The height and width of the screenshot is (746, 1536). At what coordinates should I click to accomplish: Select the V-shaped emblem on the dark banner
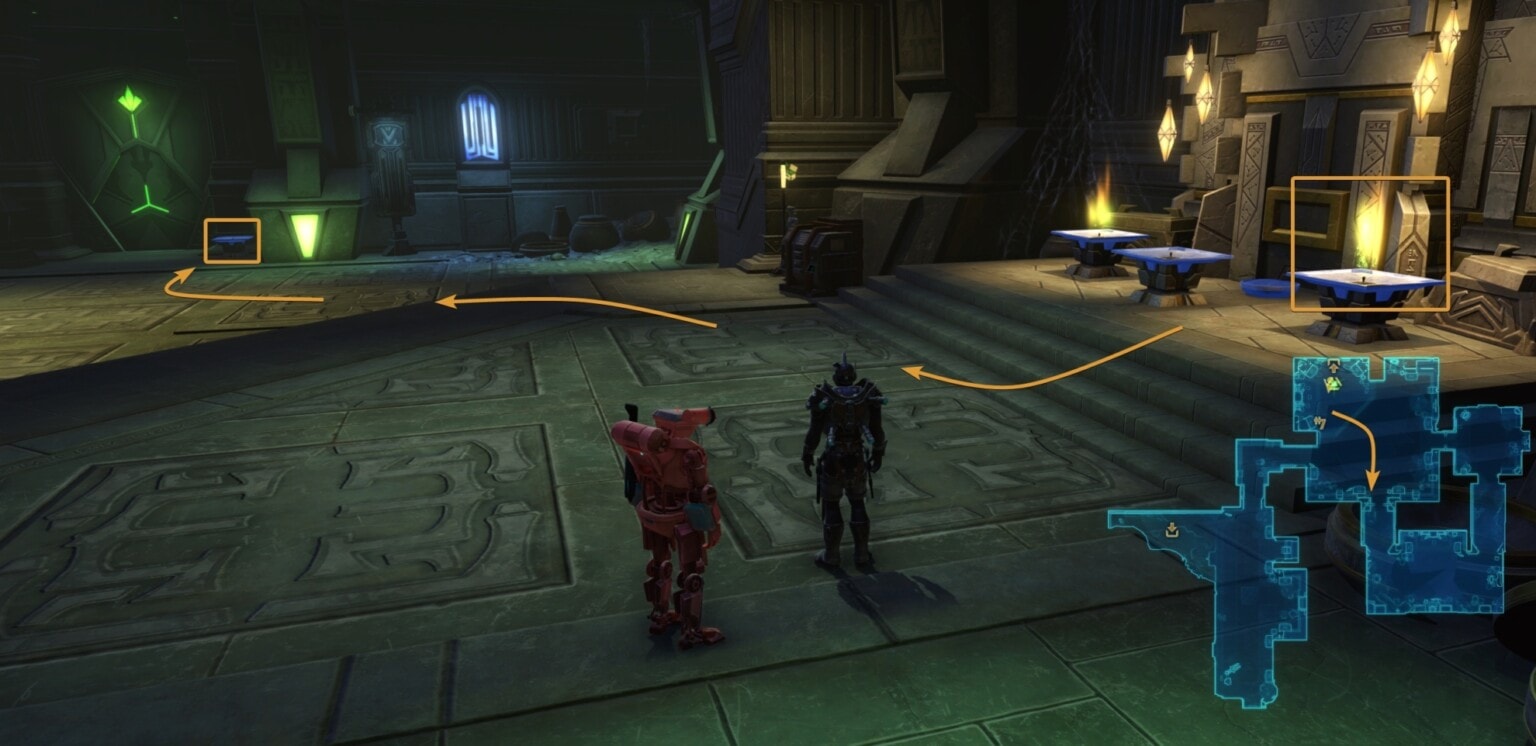[x=388, y=131]
